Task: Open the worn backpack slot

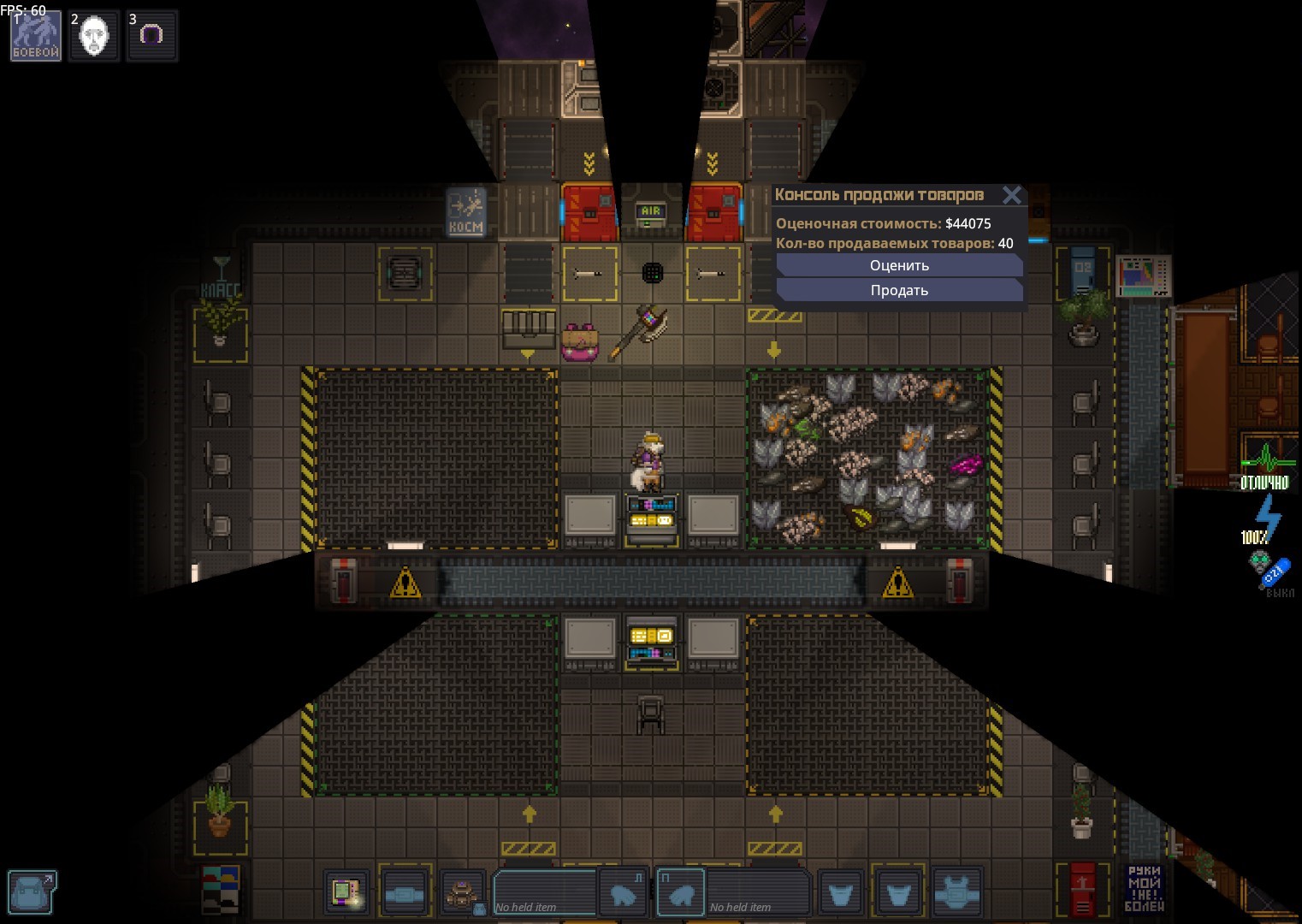Action: [x=463, y=894]
